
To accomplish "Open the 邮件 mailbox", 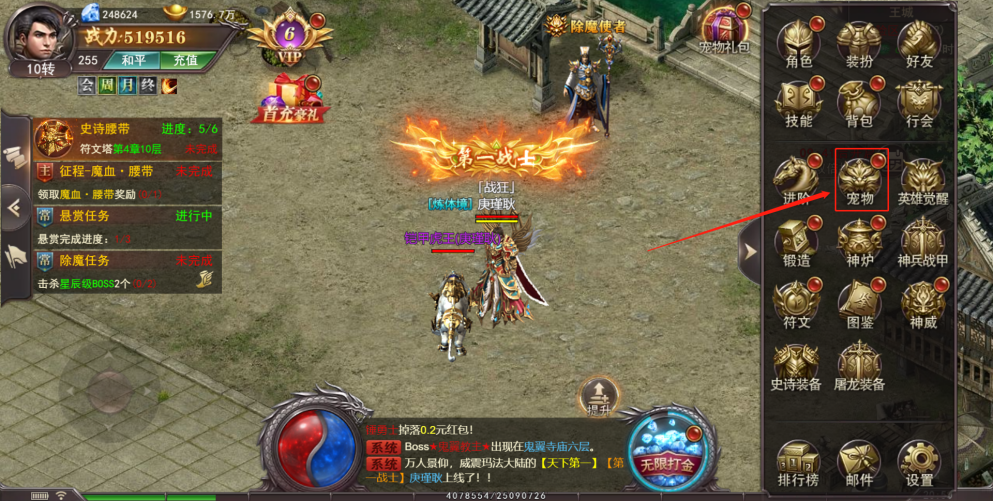I will coord(859,464).
